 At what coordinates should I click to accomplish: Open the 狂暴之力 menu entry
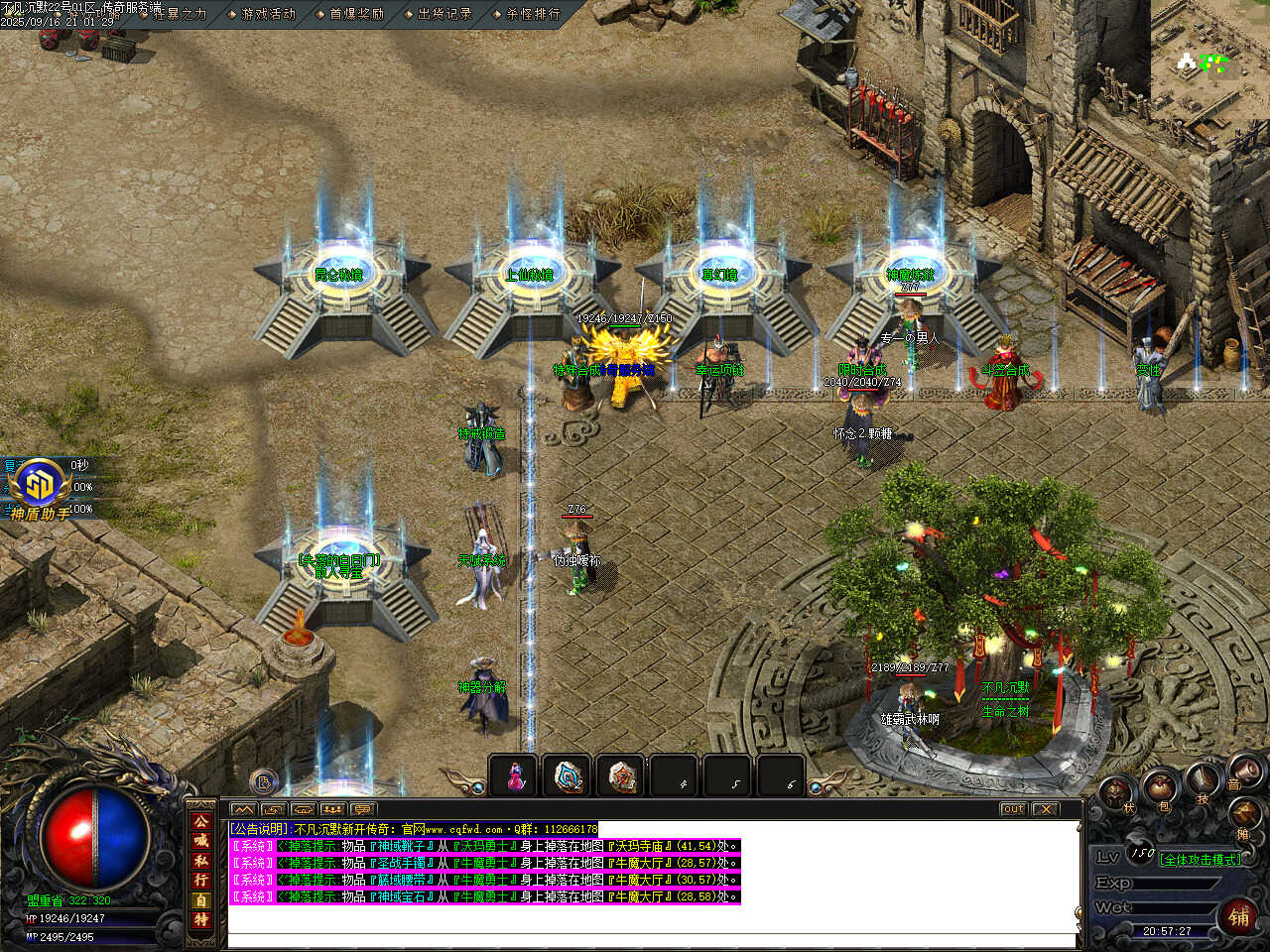click(x=179, y=14)
